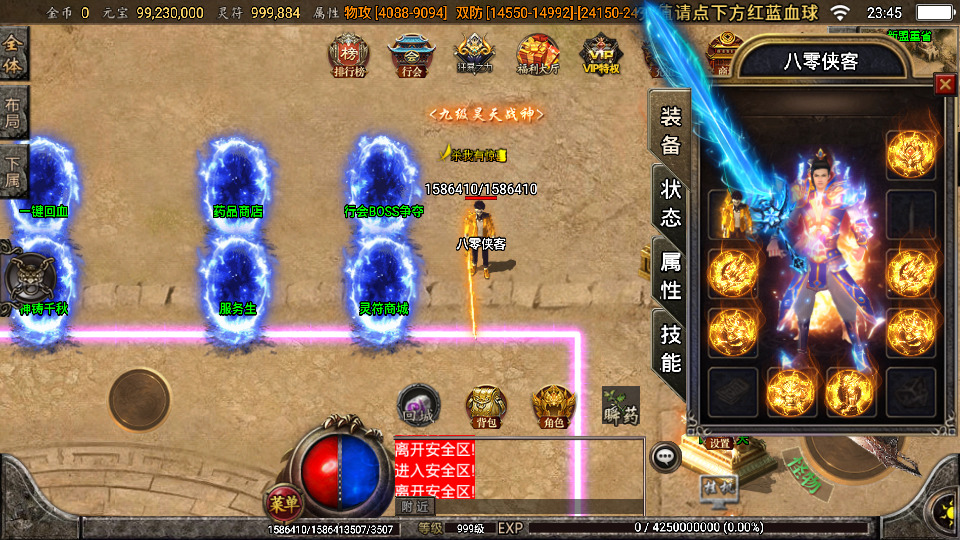The image size is (960, 540).
Task: Select the 属性 attributes tab
Action: click(670, 276)
